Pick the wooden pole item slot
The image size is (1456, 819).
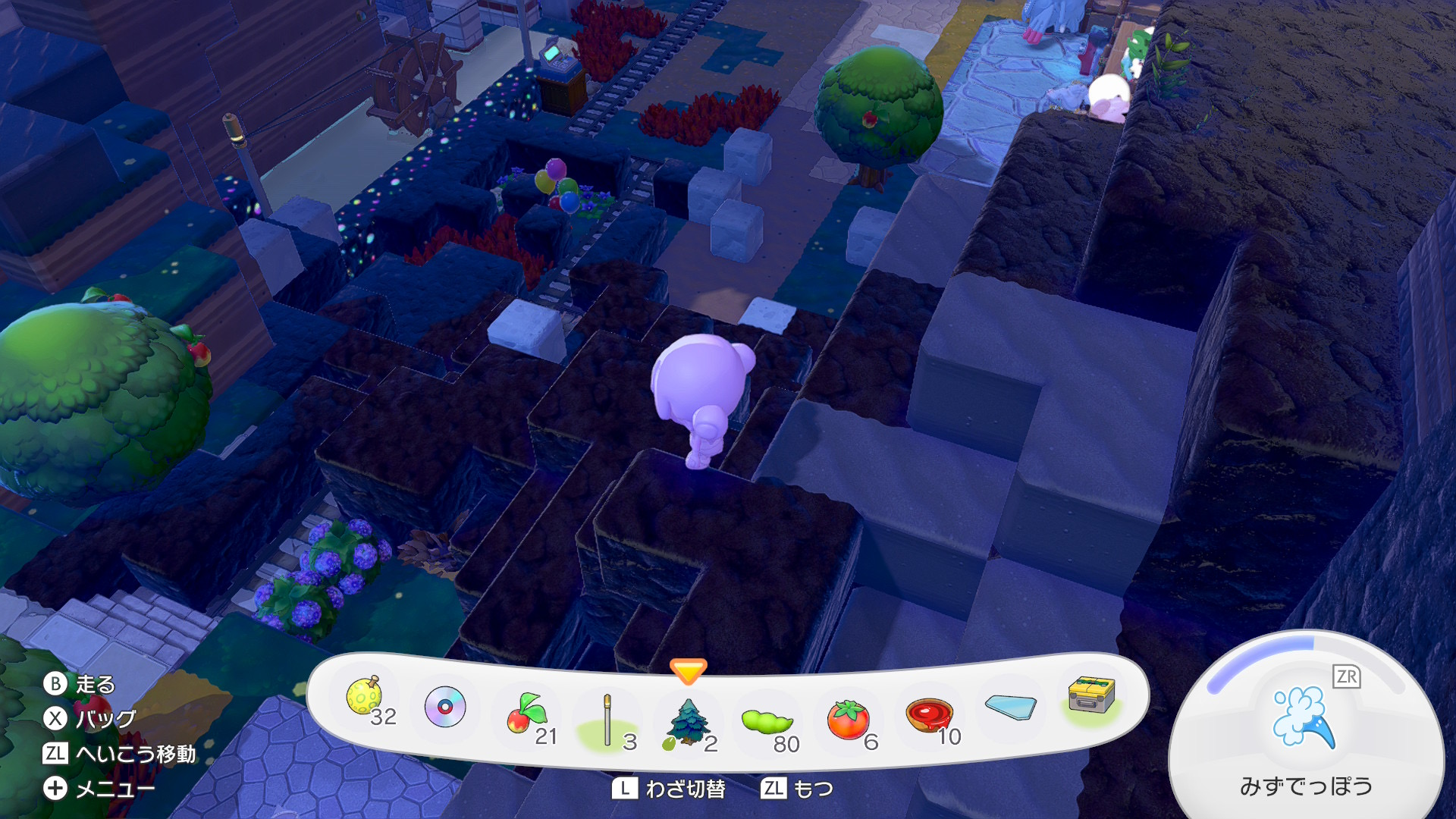point(607,720)
